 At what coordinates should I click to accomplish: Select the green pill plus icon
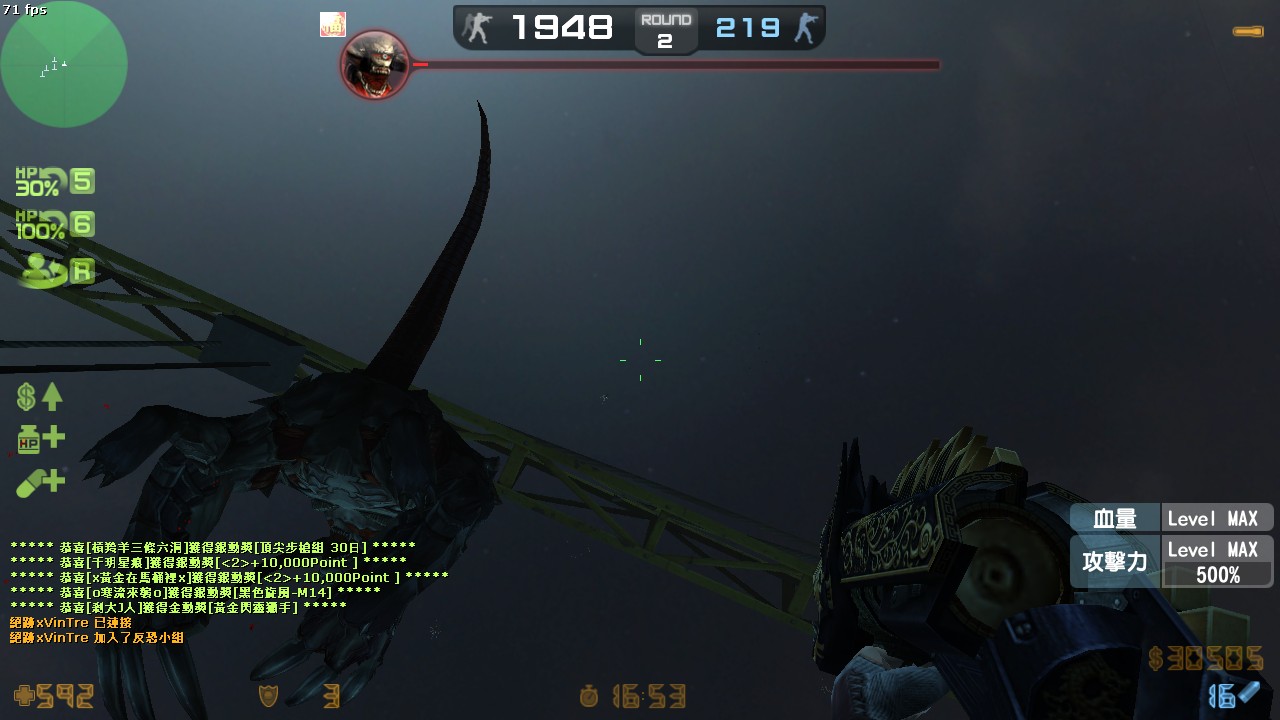[x=40, y=484]
